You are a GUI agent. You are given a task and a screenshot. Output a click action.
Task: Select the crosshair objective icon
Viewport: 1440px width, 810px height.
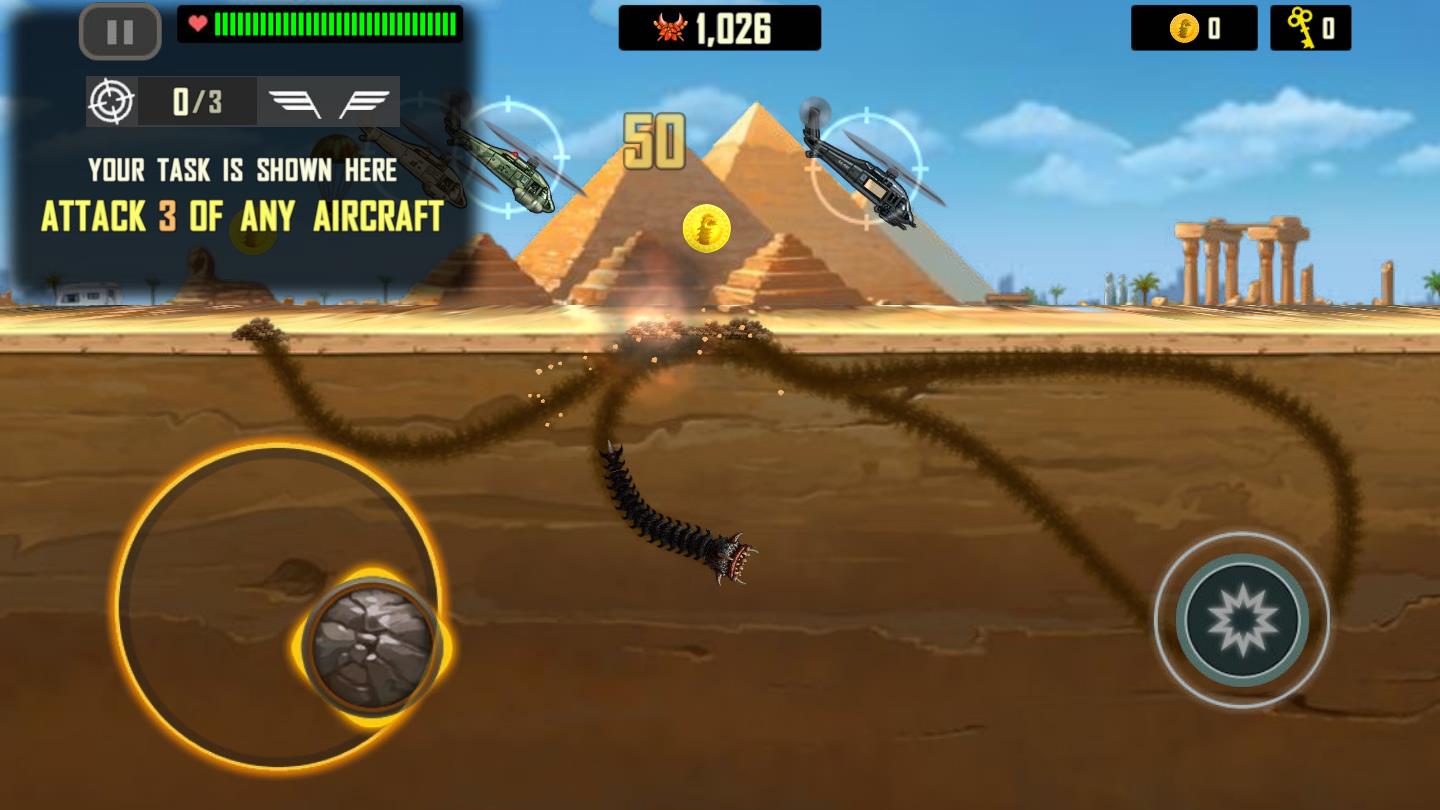112,101
